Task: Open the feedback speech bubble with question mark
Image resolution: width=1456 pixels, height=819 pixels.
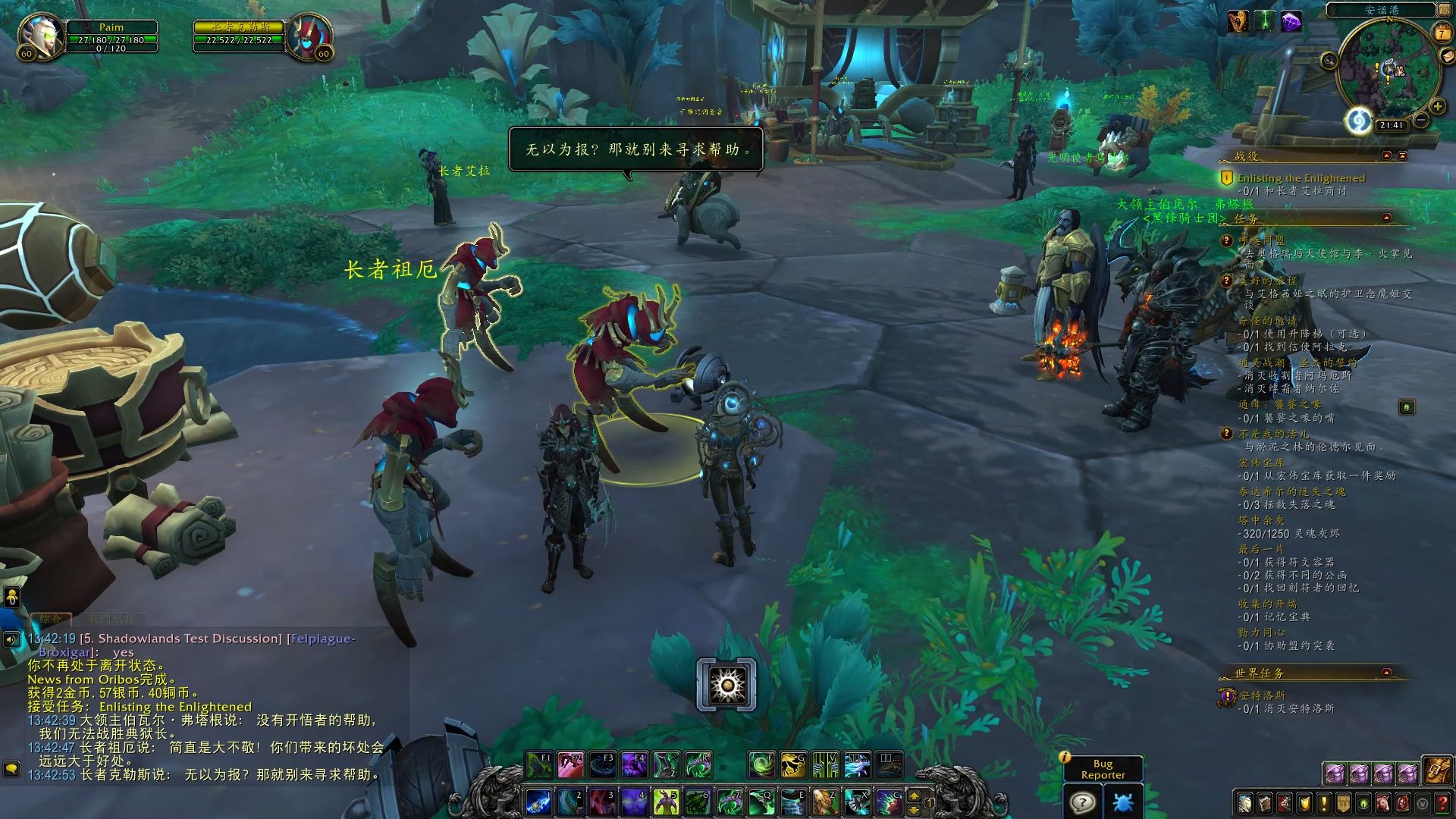Action: (x=1082, y=802)
